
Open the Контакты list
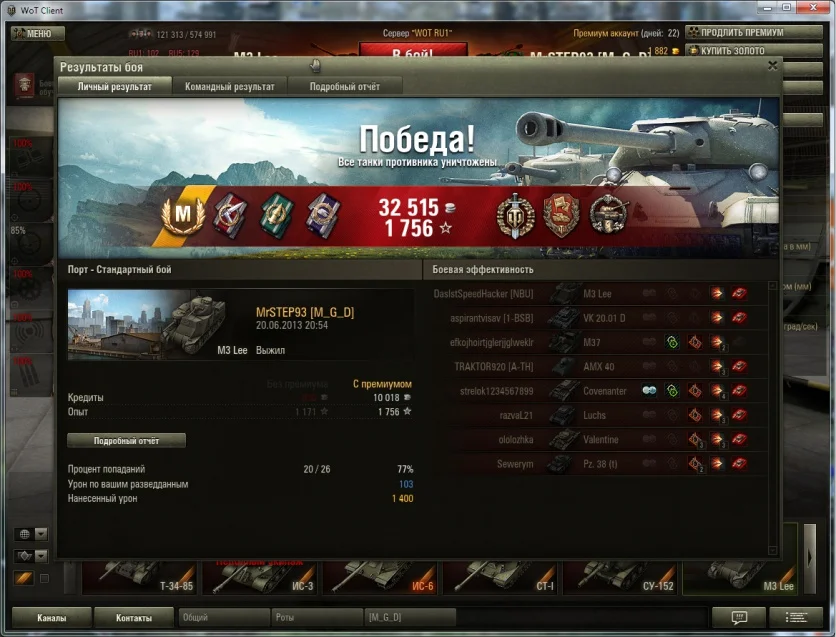point(133,617)
